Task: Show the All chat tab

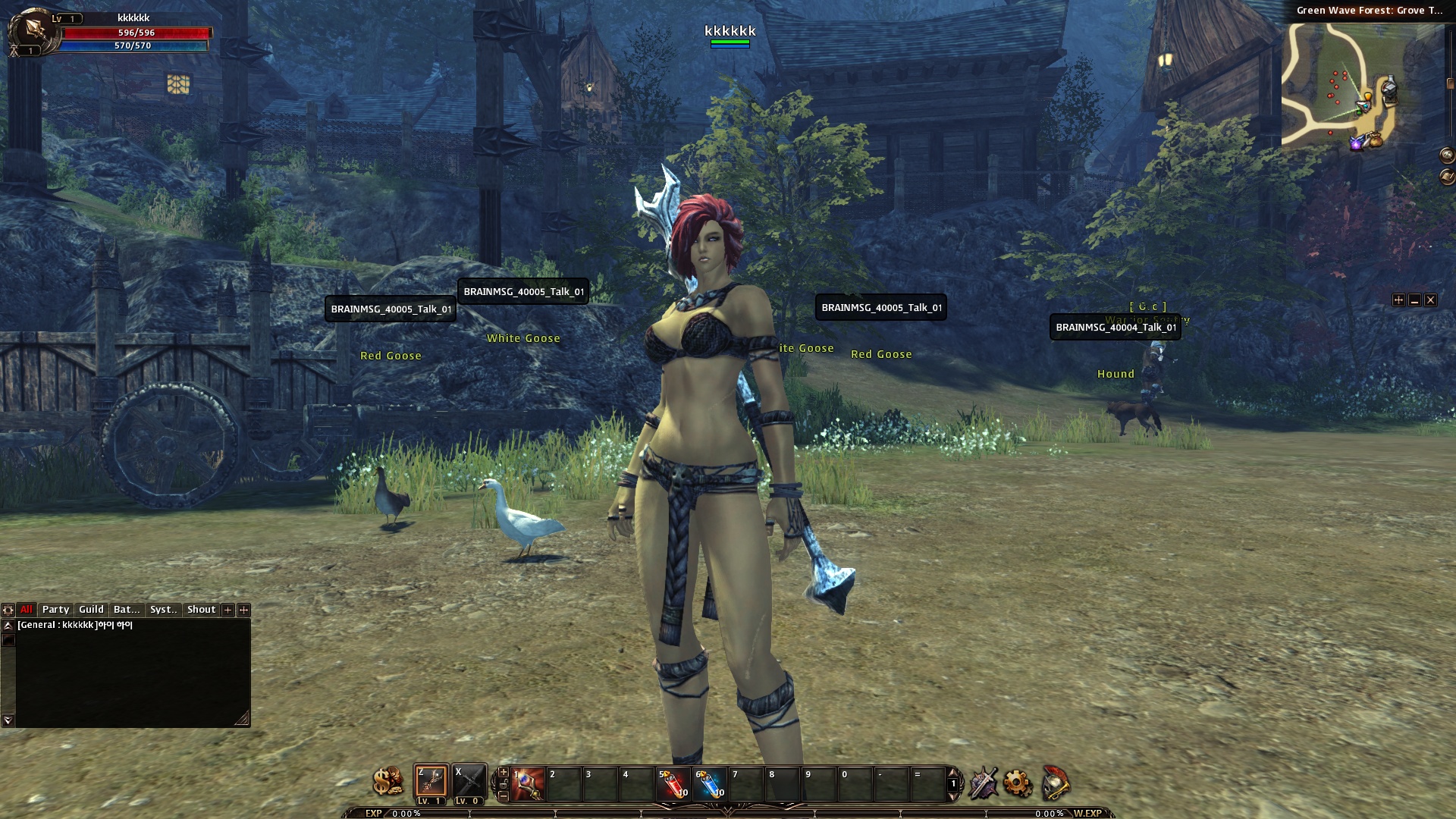Action: pyautogui.click(x=27, y=610)
